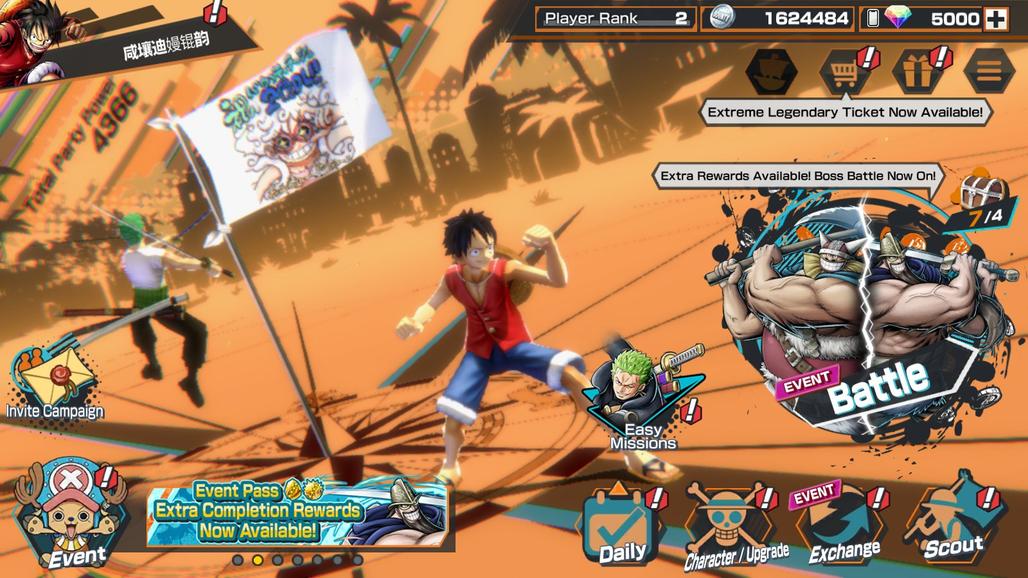Open the gift box presents
The width and height of the screenshot is (1028, 578).
[x=917, y=72]
